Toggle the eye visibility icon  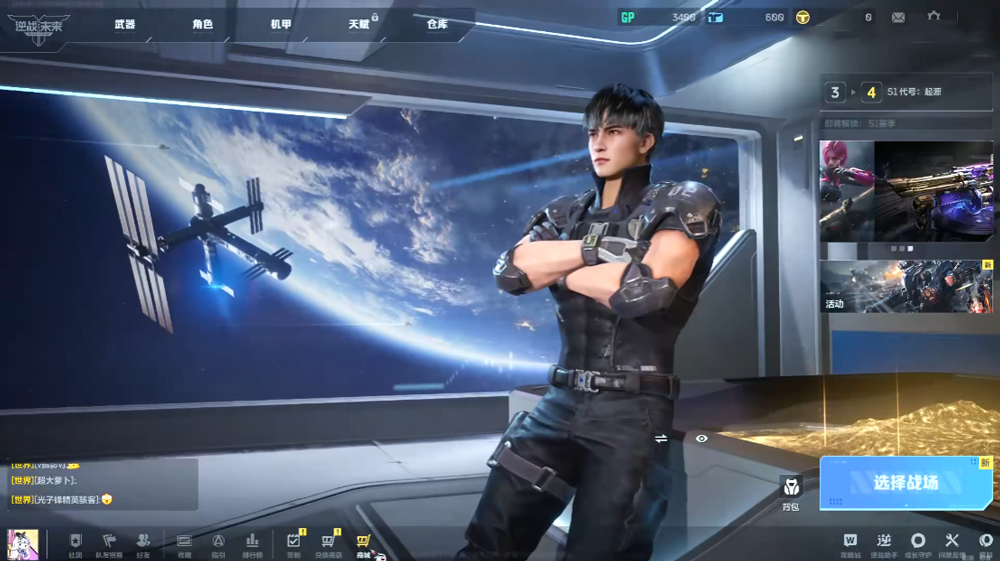pyautogui.click(x=701, y=438)
